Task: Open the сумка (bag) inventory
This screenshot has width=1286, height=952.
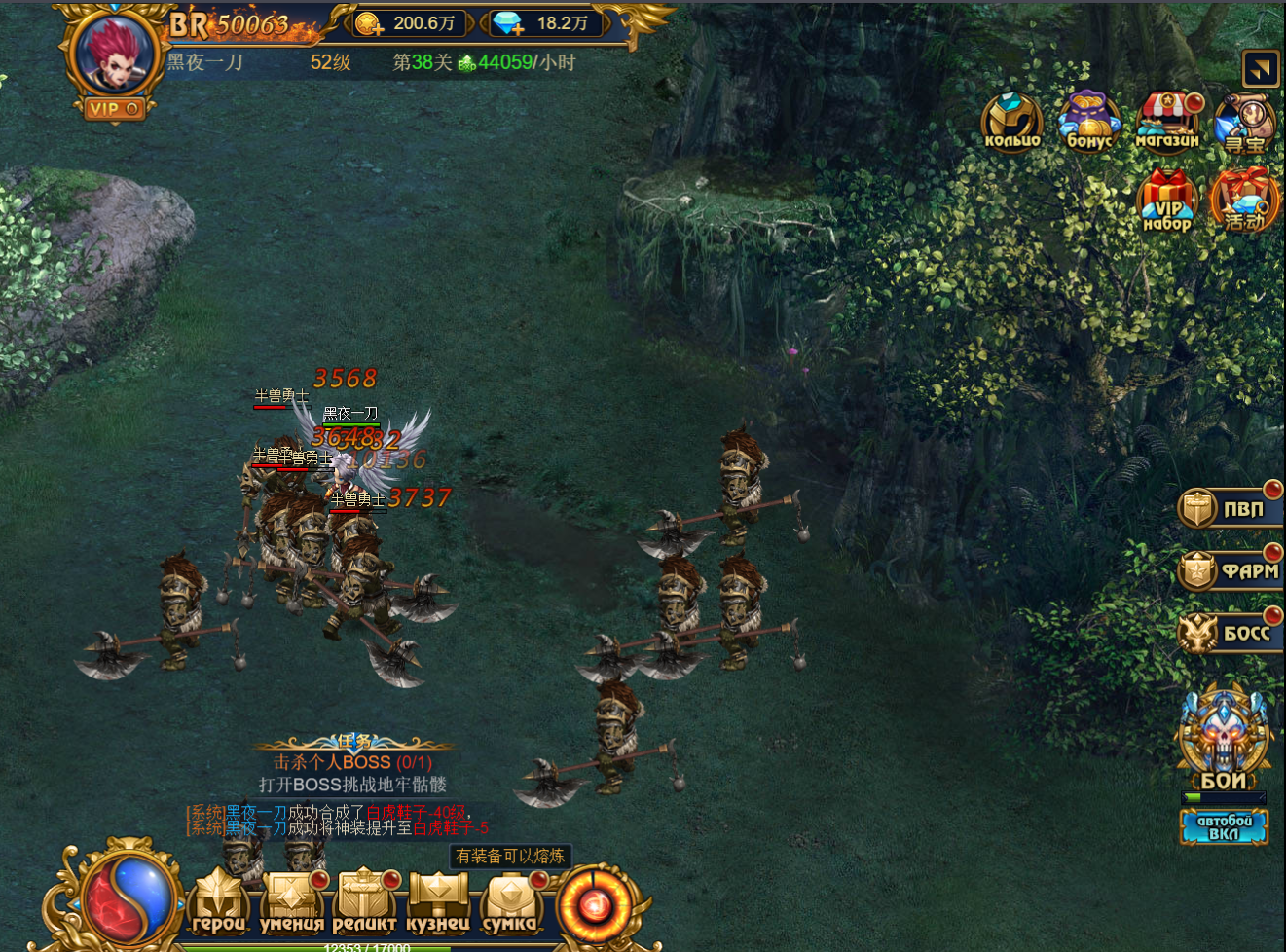Action: point(509,902)
